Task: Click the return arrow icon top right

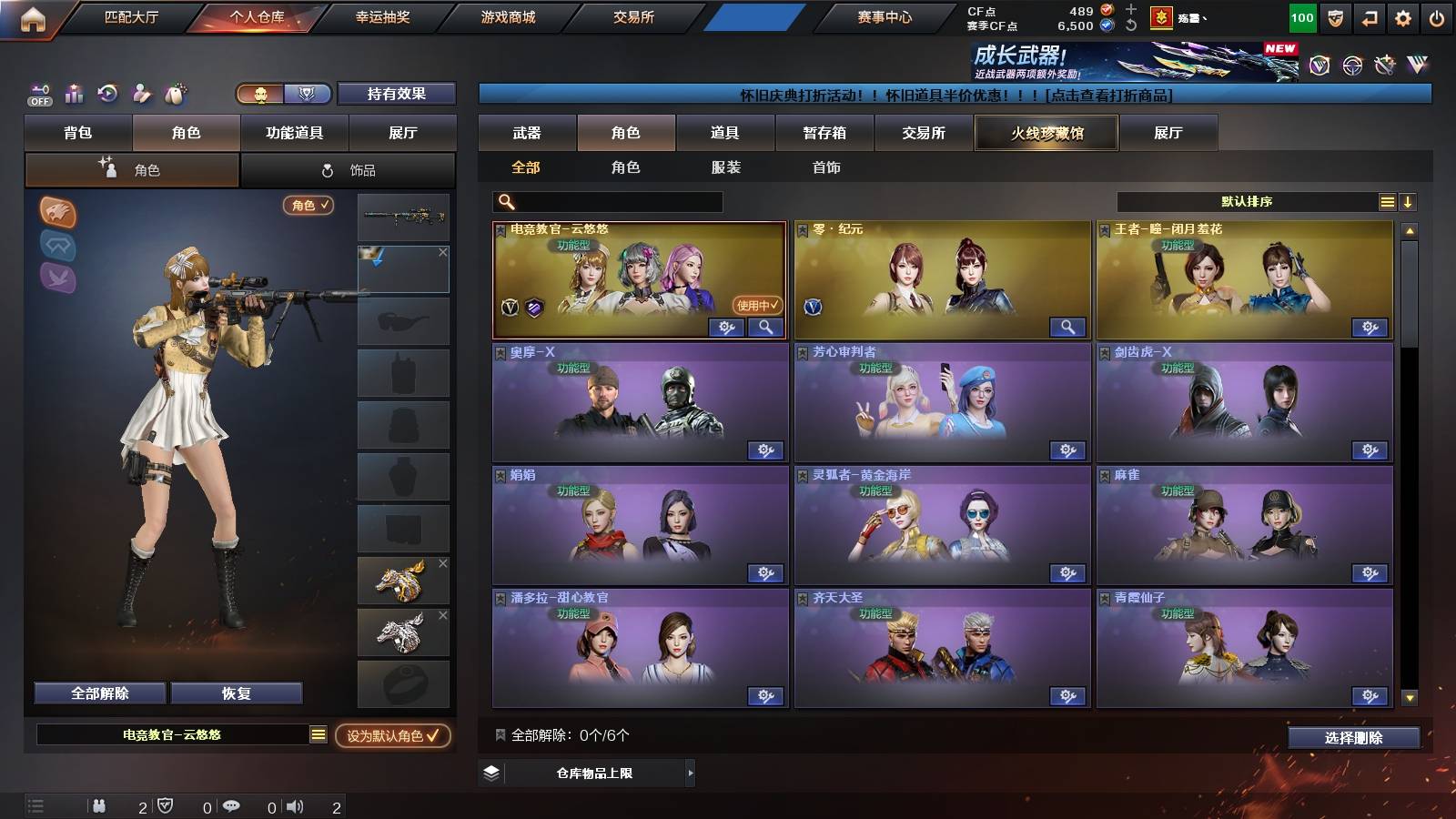Action: (x=1368, y=17)
